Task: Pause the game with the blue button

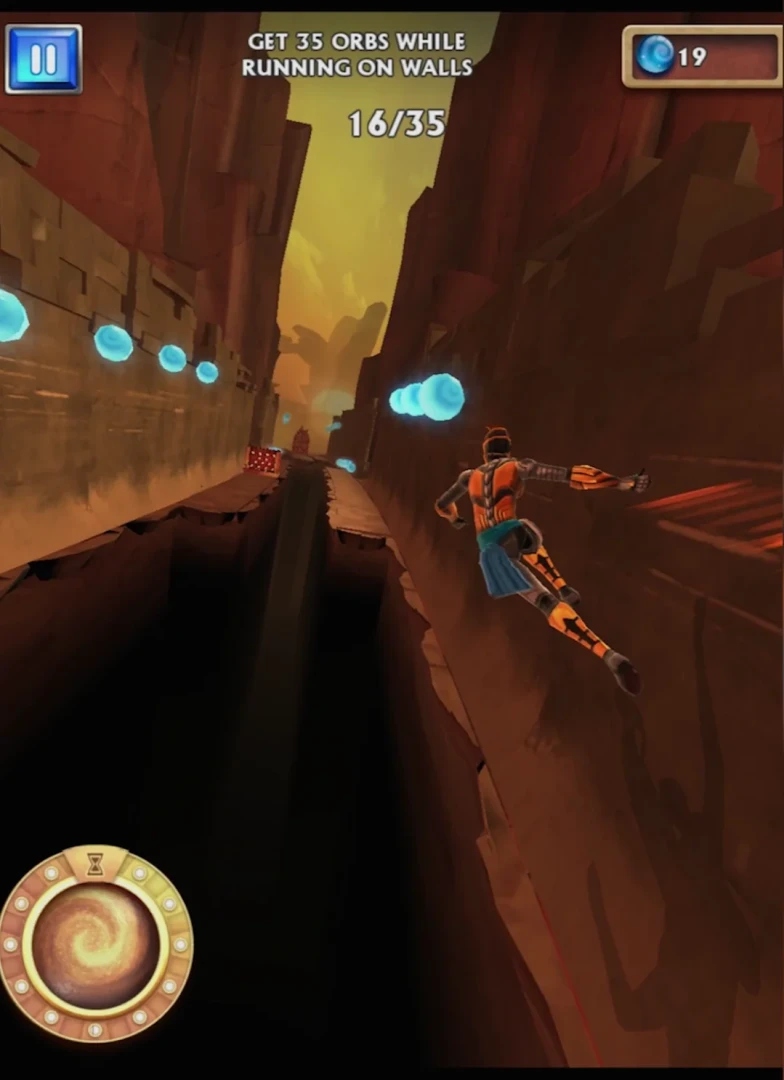Action: coord(43,59)
